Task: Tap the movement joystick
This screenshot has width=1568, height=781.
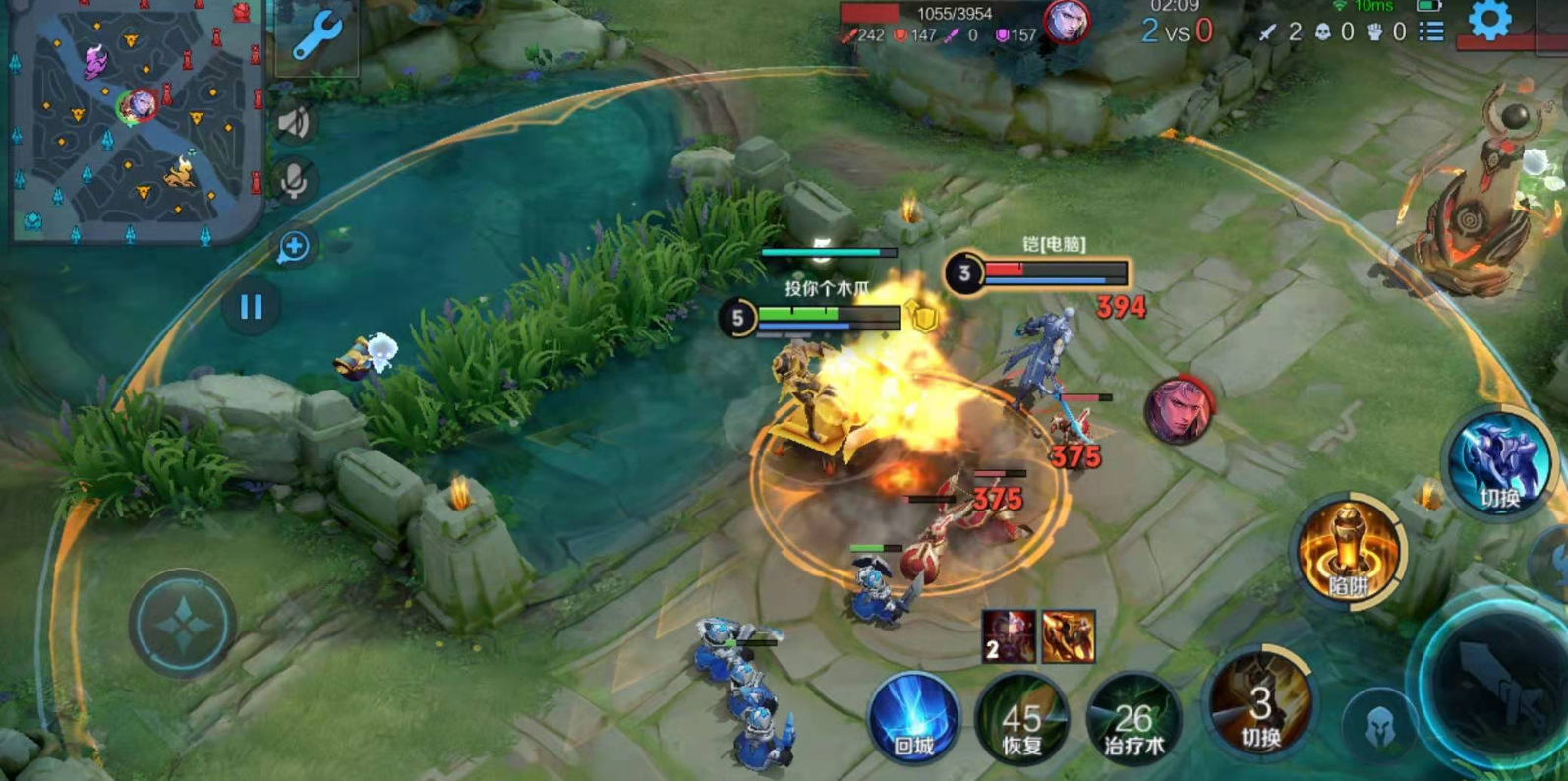Action: (183, 624)
